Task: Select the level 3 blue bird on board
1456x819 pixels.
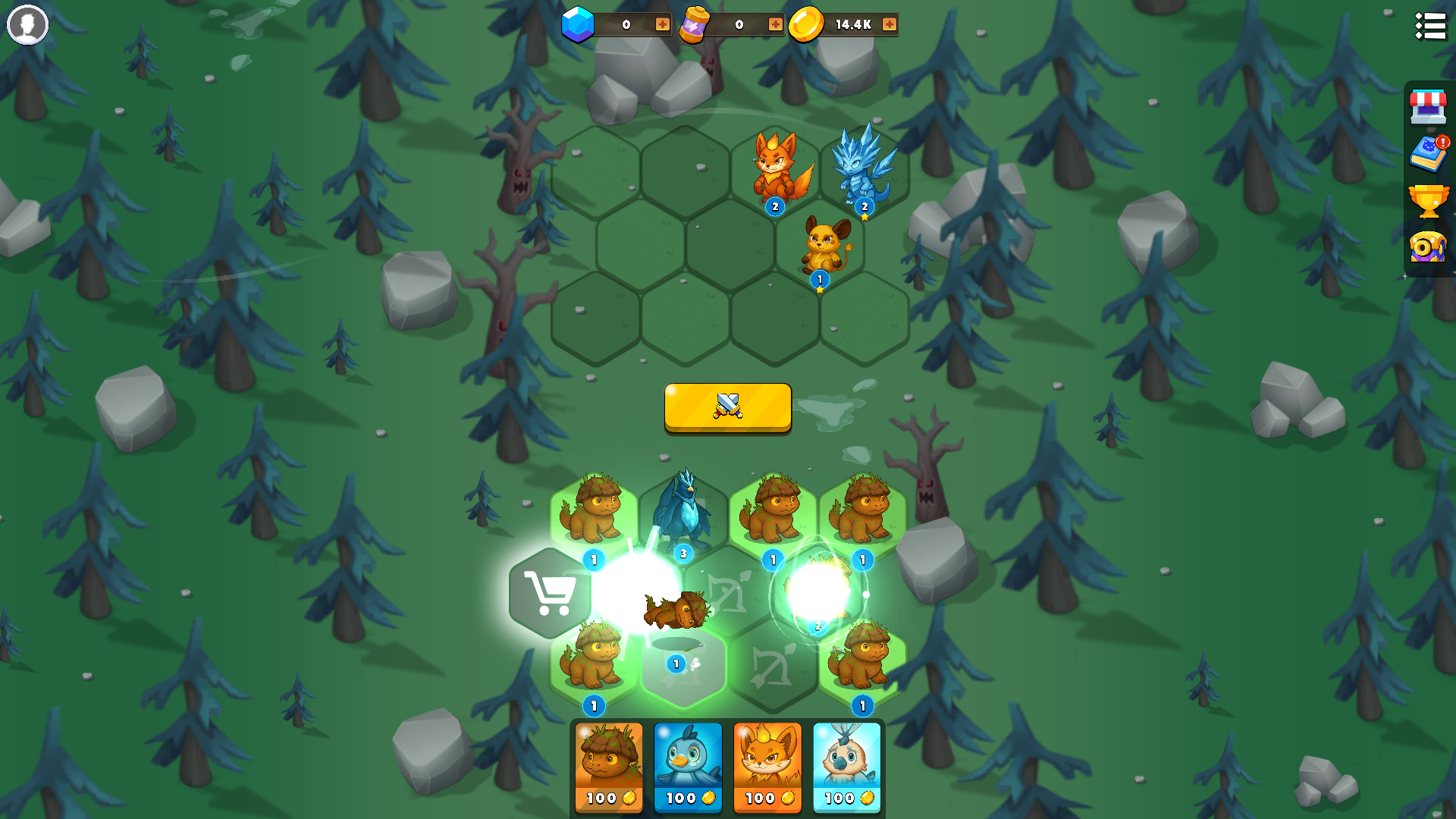Action: pyautogui.click(x=683, y=510)
